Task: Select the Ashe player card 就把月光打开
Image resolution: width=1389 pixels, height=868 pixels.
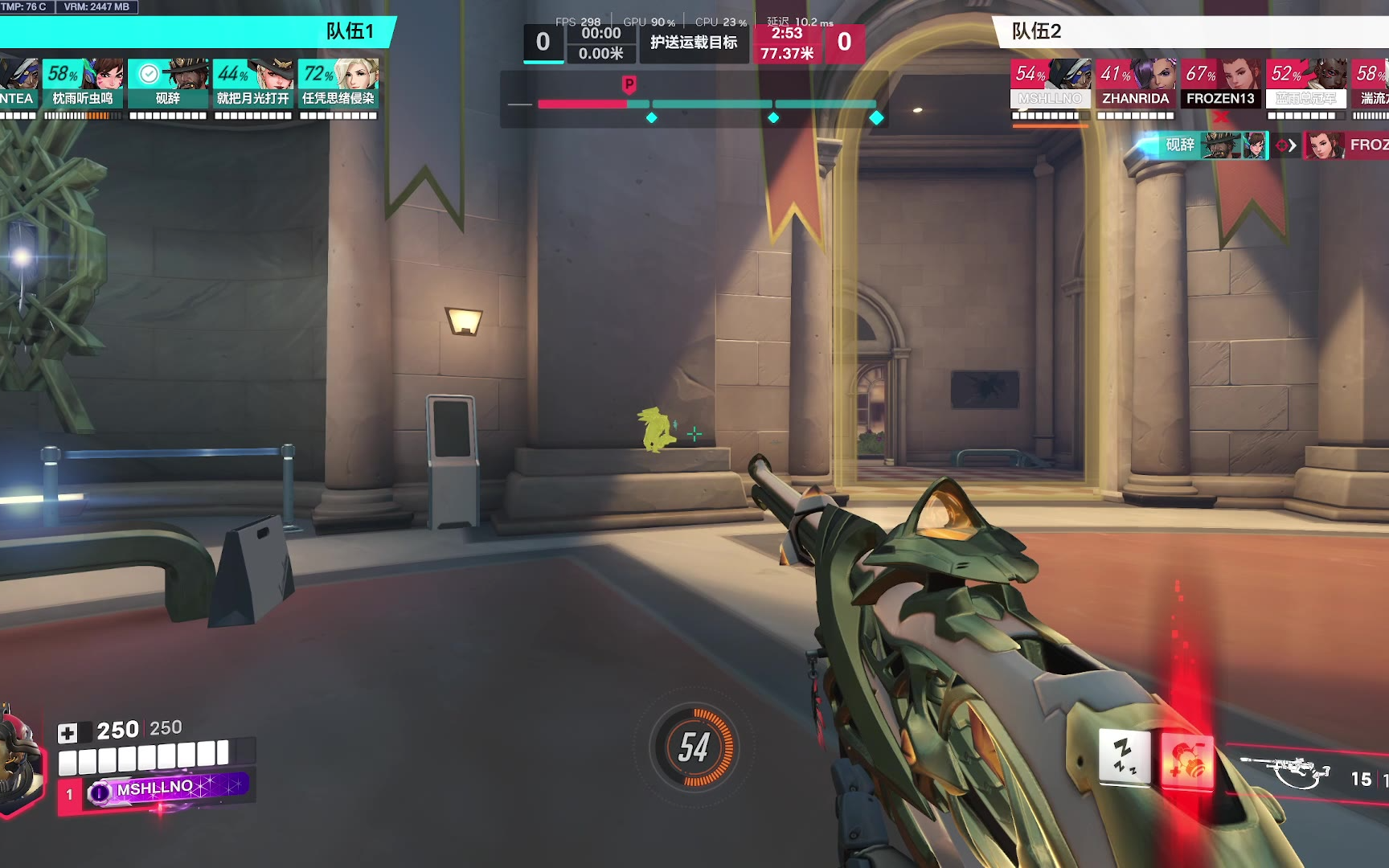Action: click(253, 84)
